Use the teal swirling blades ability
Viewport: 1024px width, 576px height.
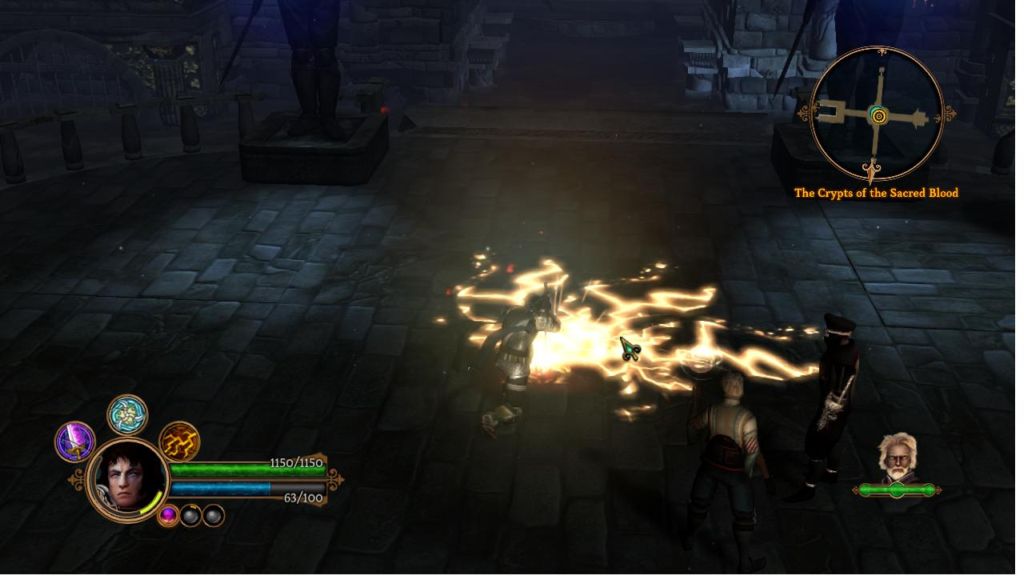point(128,415)
